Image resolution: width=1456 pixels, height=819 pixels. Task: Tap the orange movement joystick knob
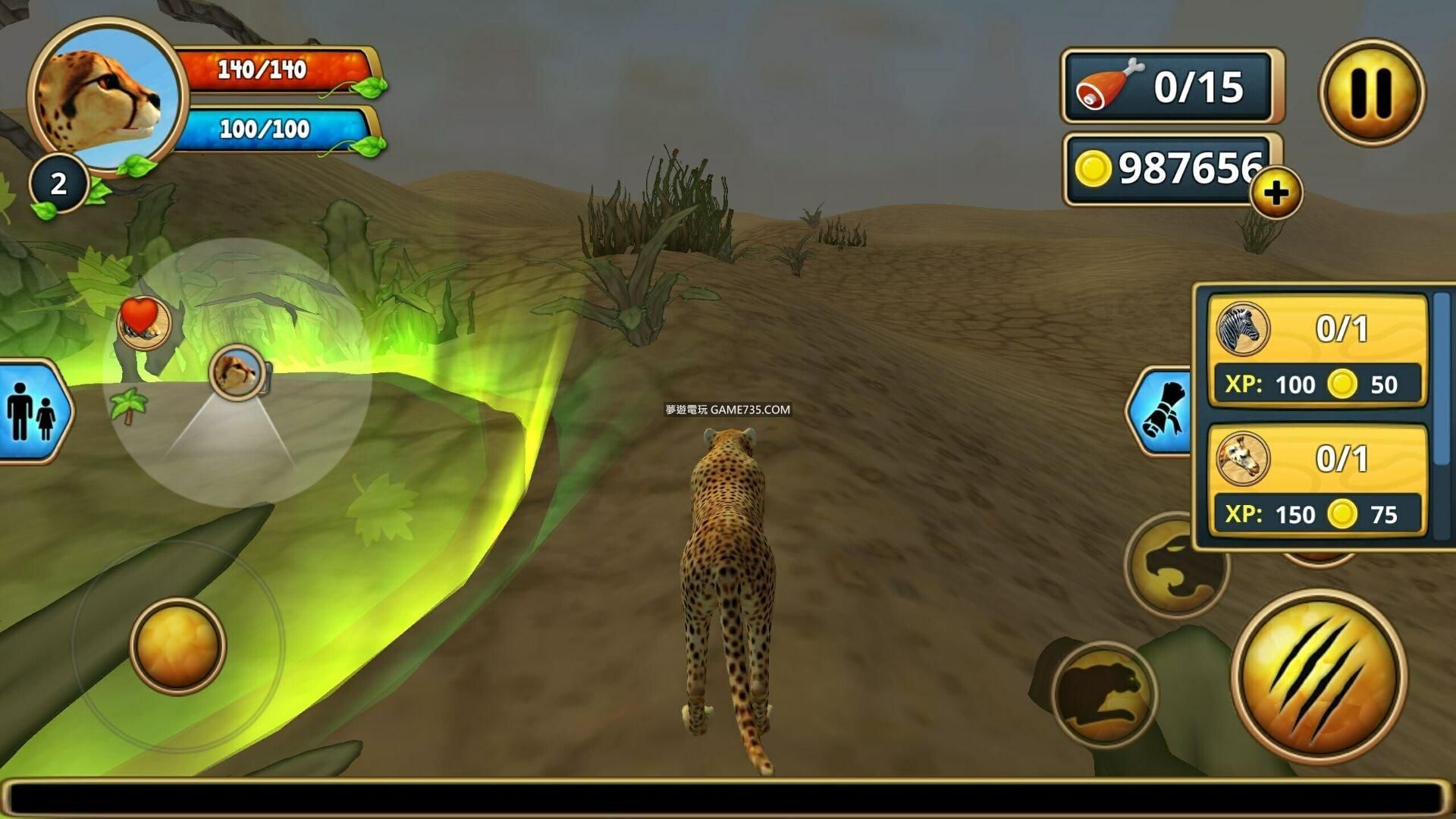tap(178, 645)
